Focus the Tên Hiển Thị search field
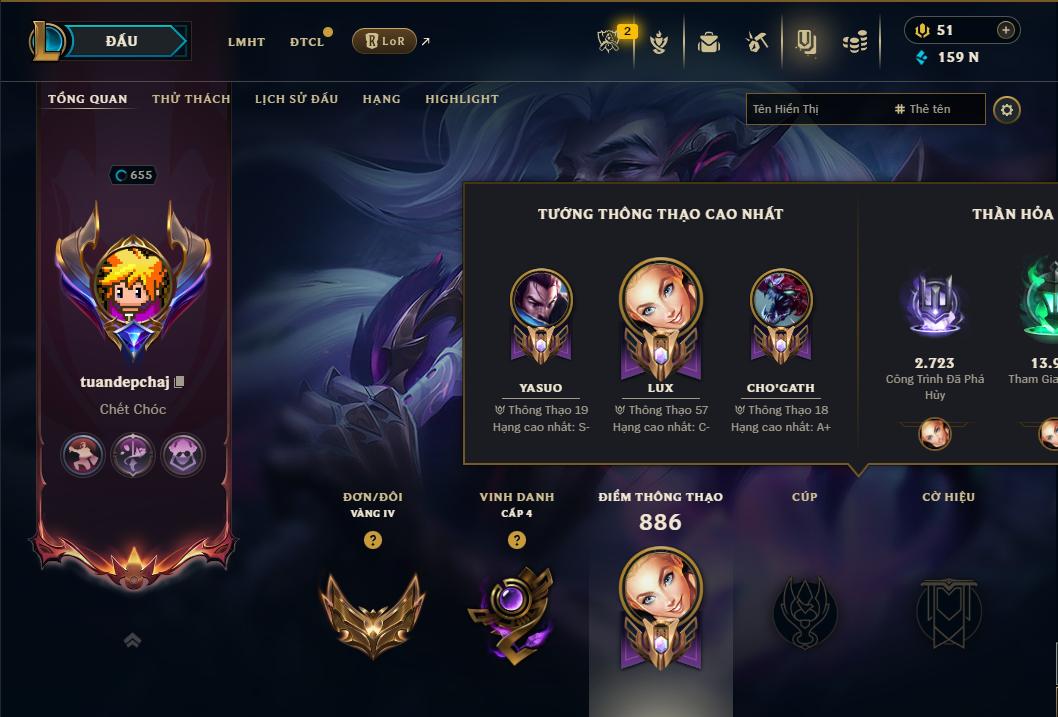 [x=815, y=109]
